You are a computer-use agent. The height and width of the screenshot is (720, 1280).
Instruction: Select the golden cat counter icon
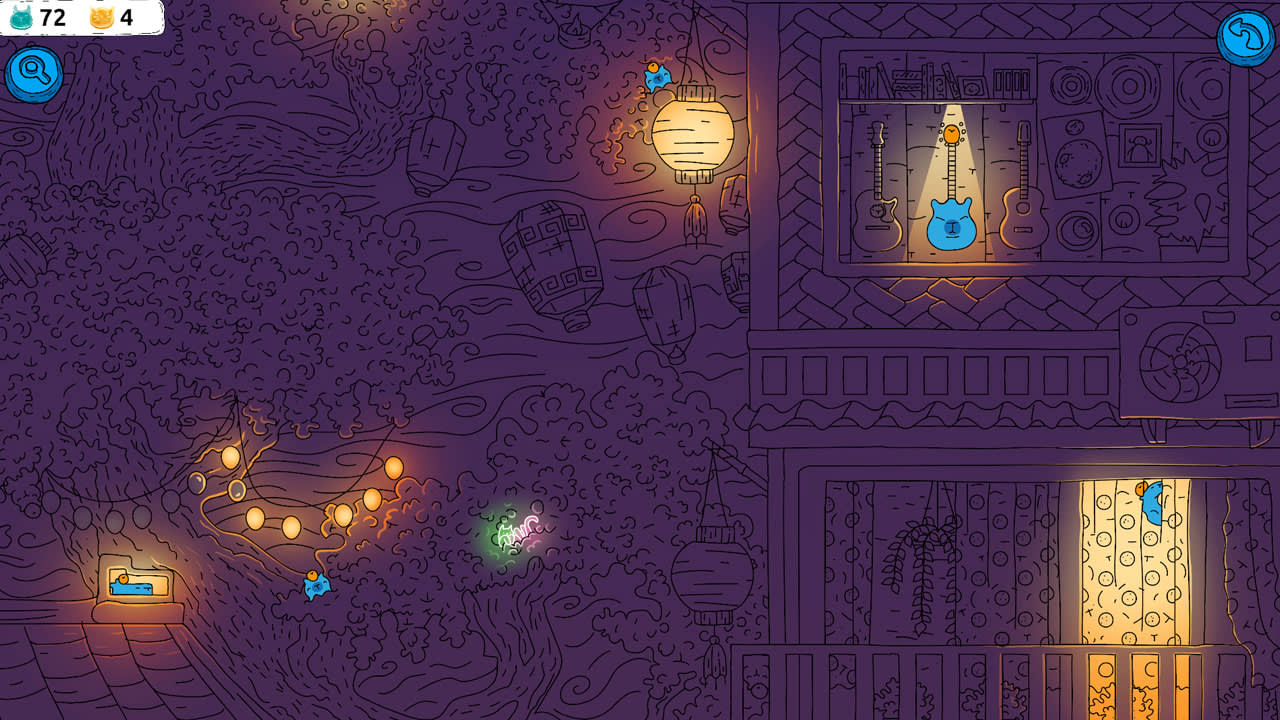click(x=104, y=17)
